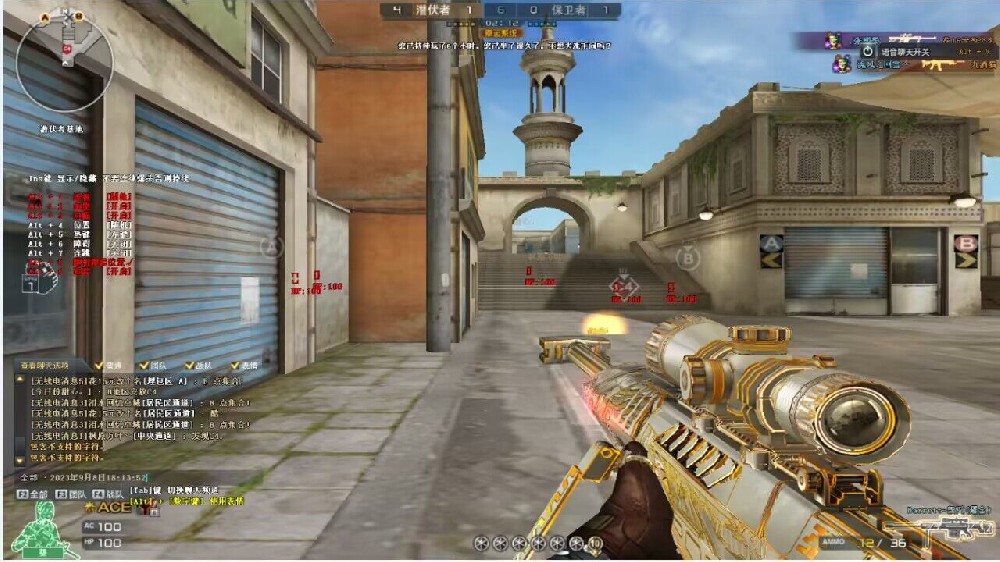The image size is (1000, 562).
Task: Toggle the voice chat power switch
Action: click(867, 51)
